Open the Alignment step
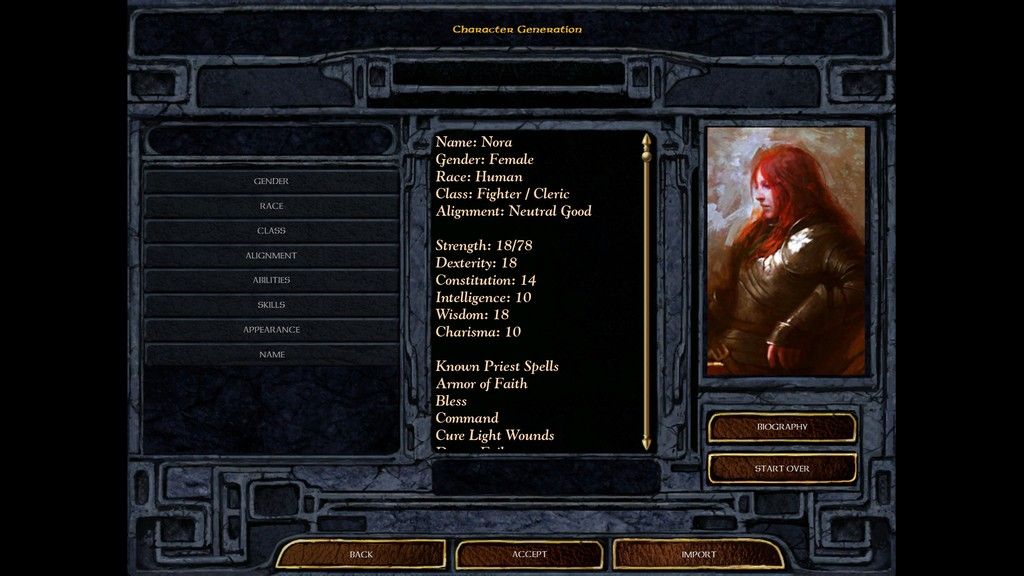This screenshot has height=576, width=1024. (x=271, y=256)
